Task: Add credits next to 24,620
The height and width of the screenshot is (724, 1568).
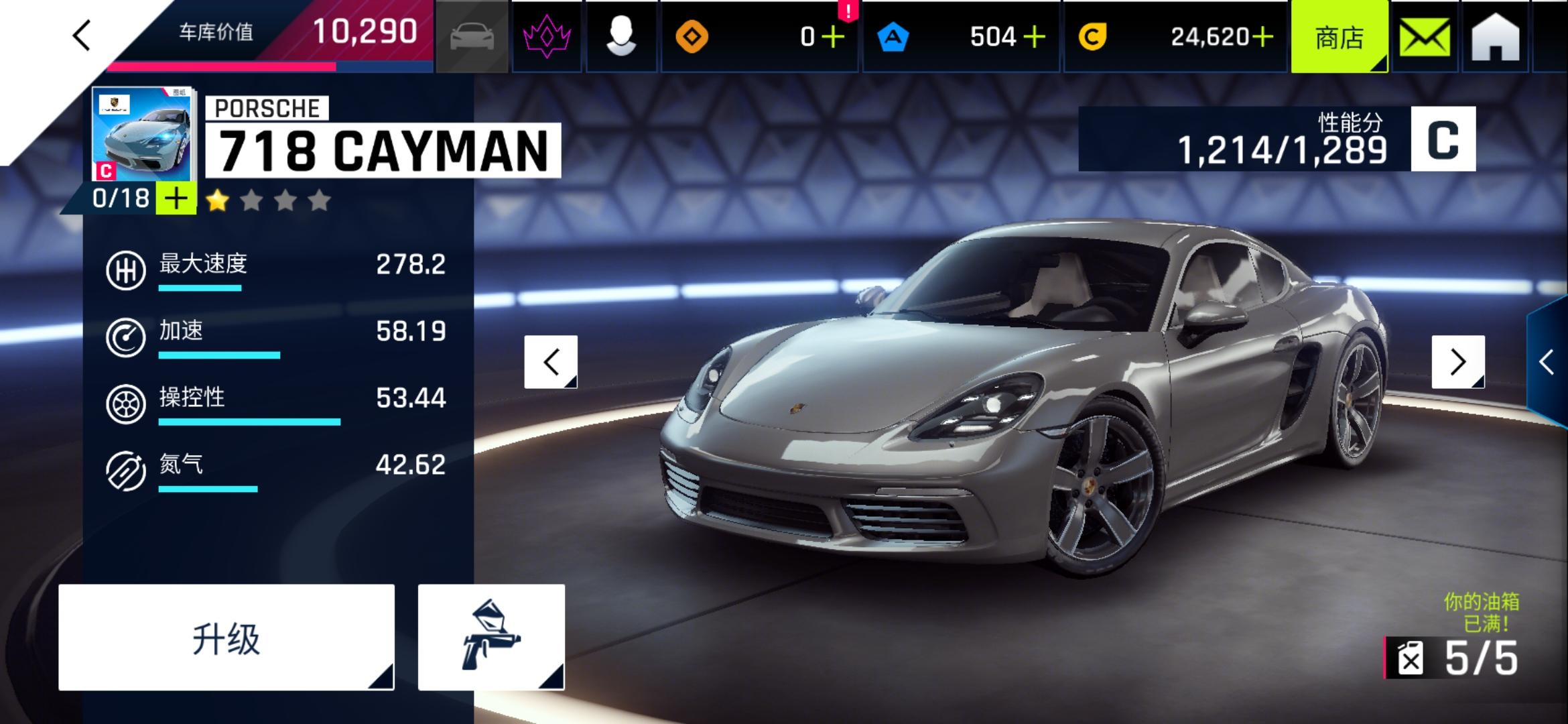Action: click(1262, 37)
